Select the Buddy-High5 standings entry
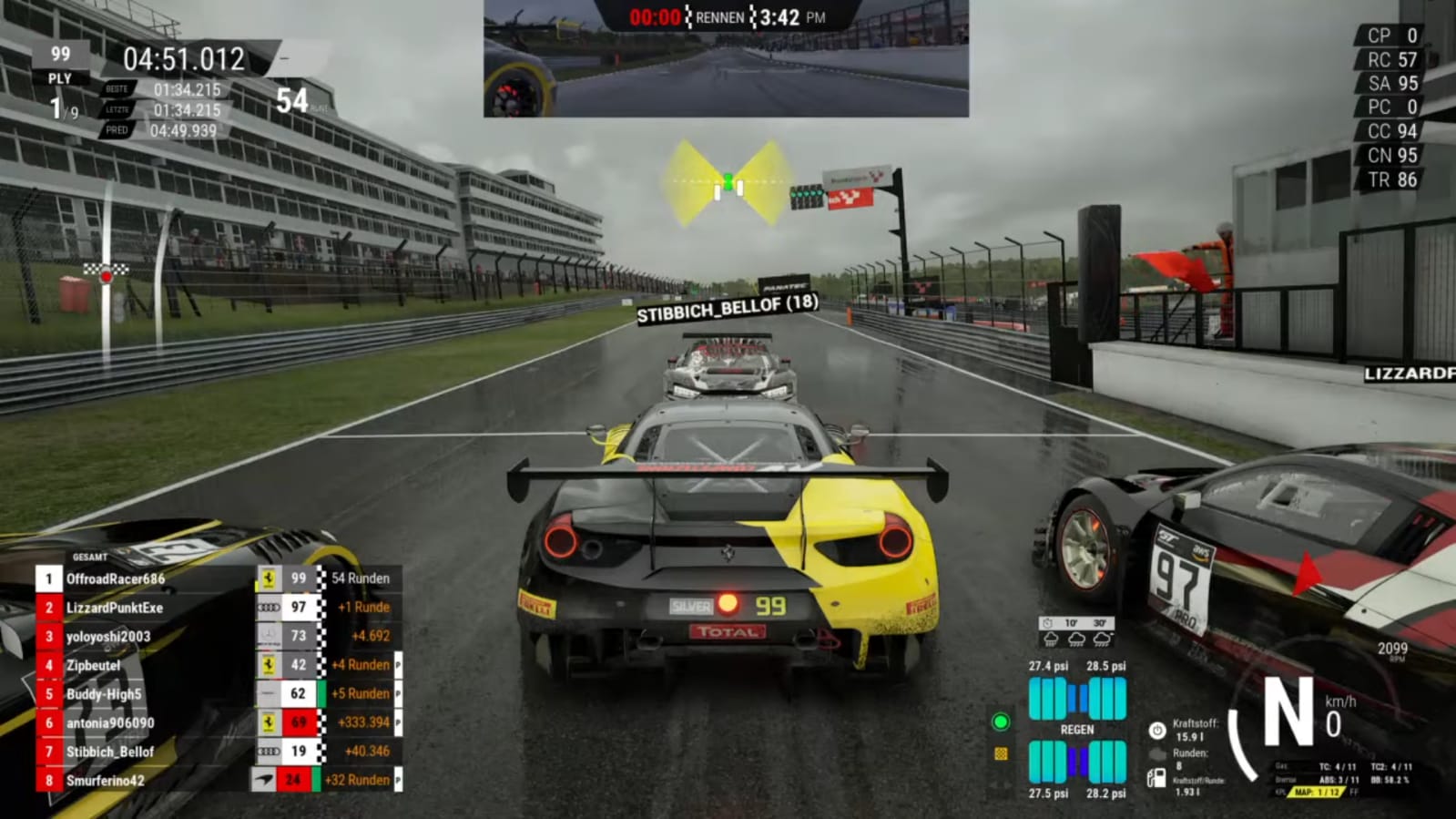Image resolution: width=1456 pixels, height=819 pixels. 104,694
